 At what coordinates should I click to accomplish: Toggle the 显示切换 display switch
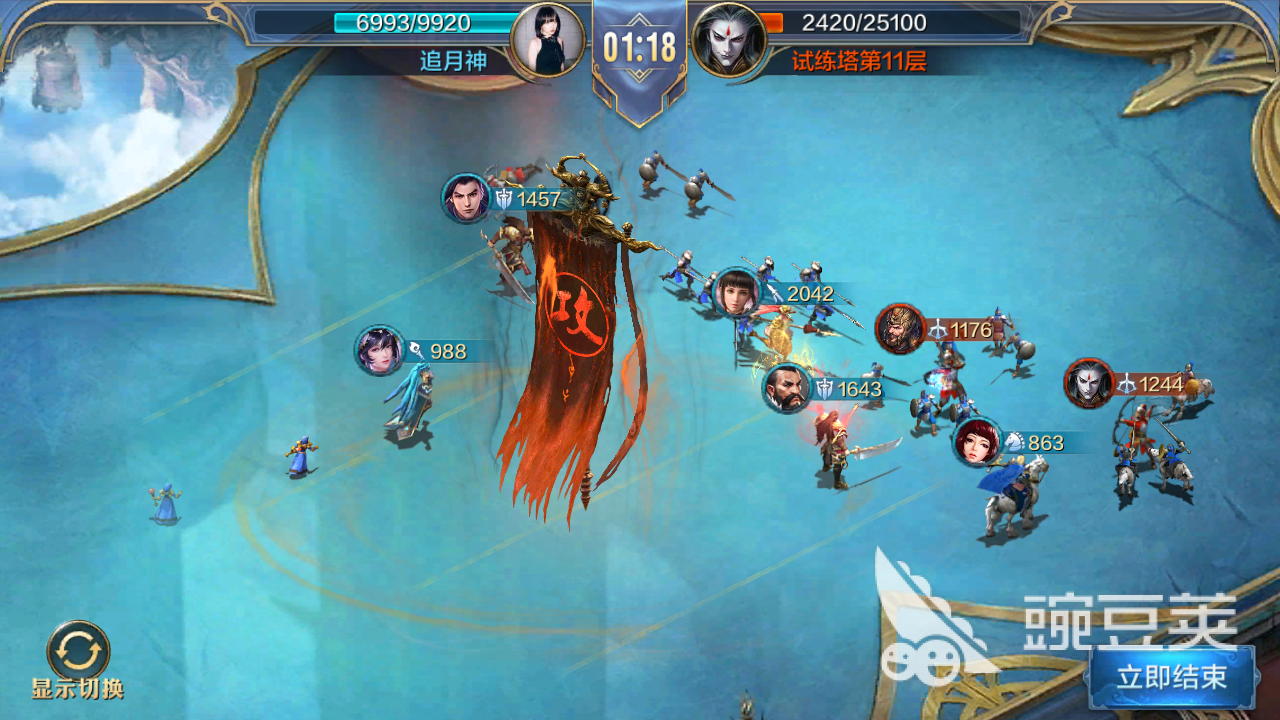pyautogui.click(x=78, y=651)
